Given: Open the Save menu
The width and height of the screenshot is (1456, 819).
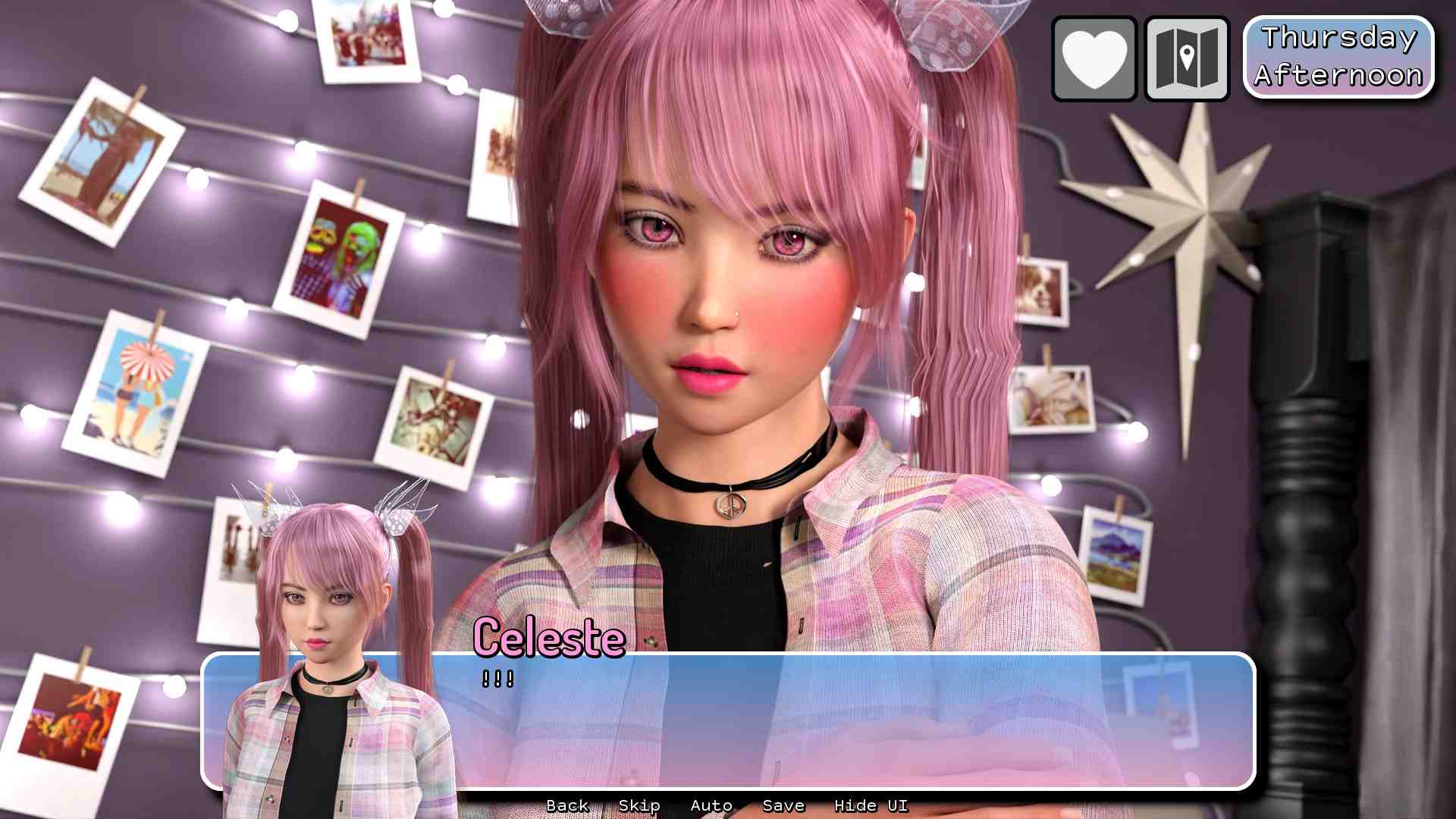Looking at the screenshot, I should pos(783,805).
